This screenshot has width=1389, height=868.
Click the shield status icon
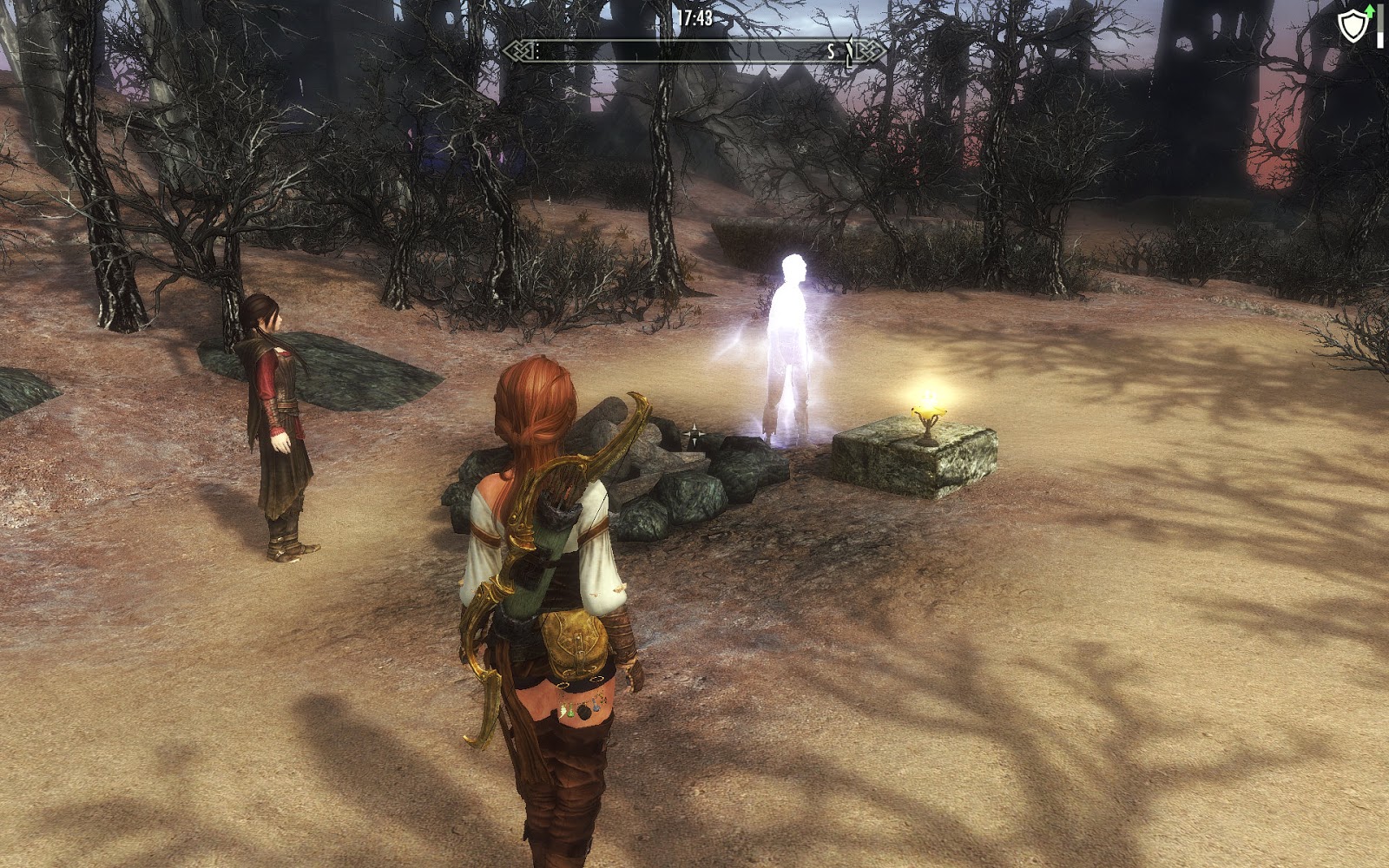tap(1353, 26)
